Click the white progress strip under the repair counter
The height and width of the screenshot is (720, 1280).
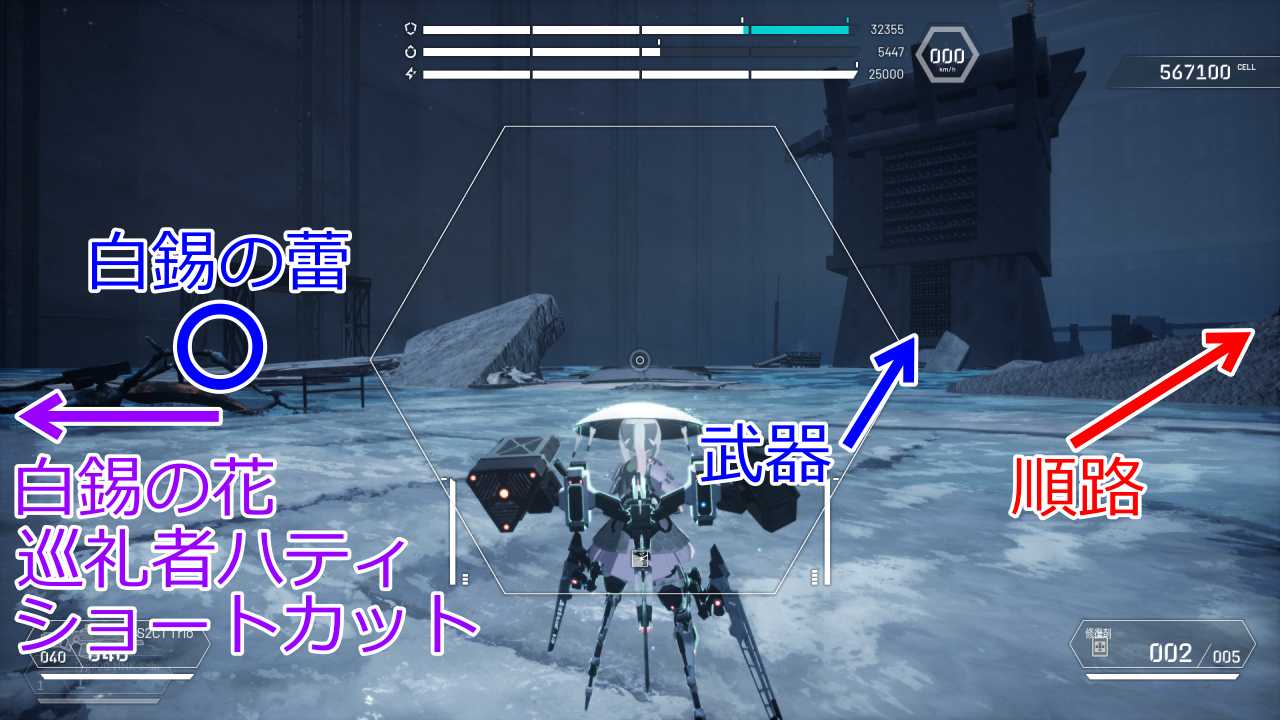point(1160,677)
